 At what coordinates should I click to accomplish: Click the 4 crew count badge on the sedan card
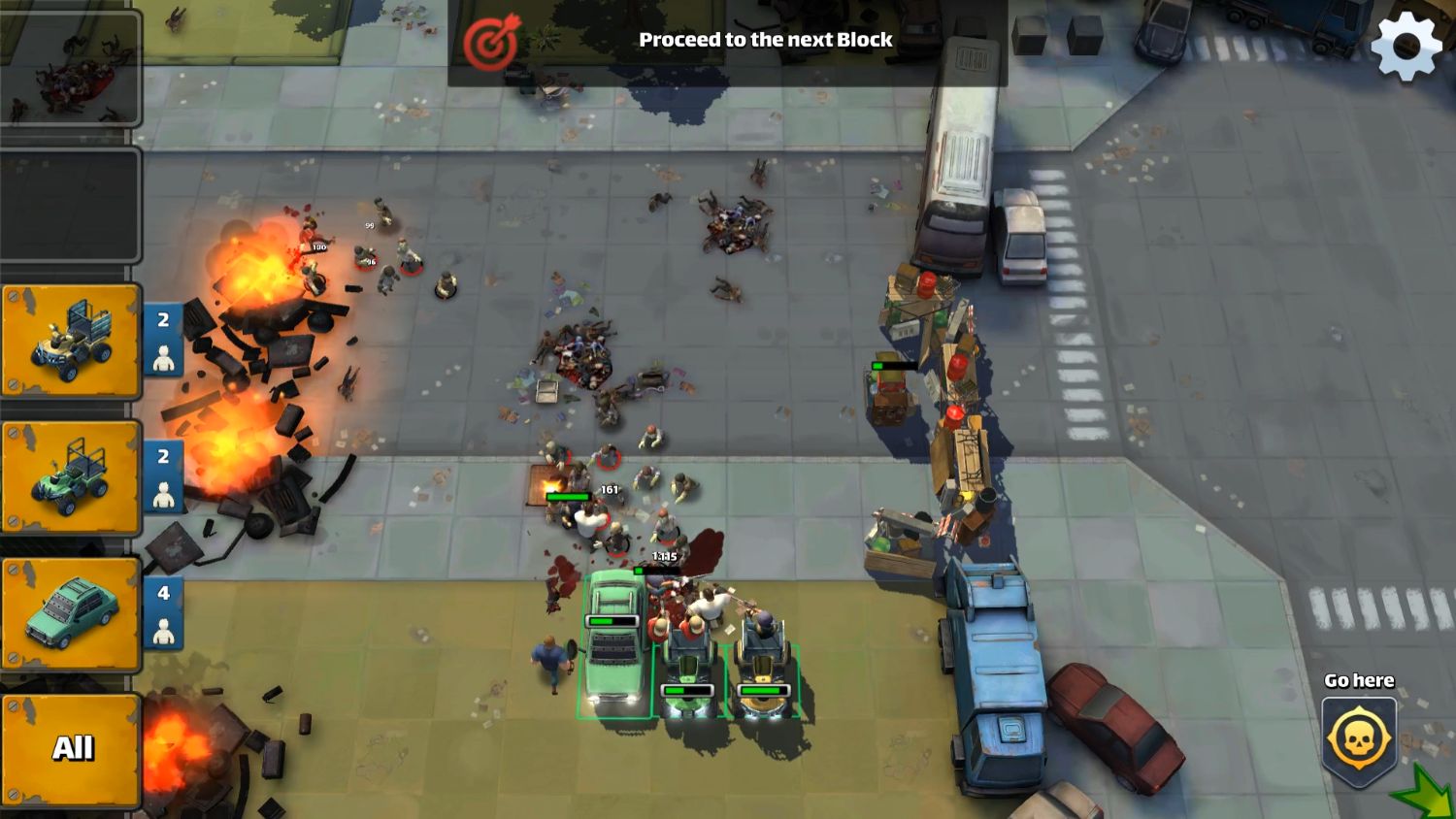pos(163,594)
